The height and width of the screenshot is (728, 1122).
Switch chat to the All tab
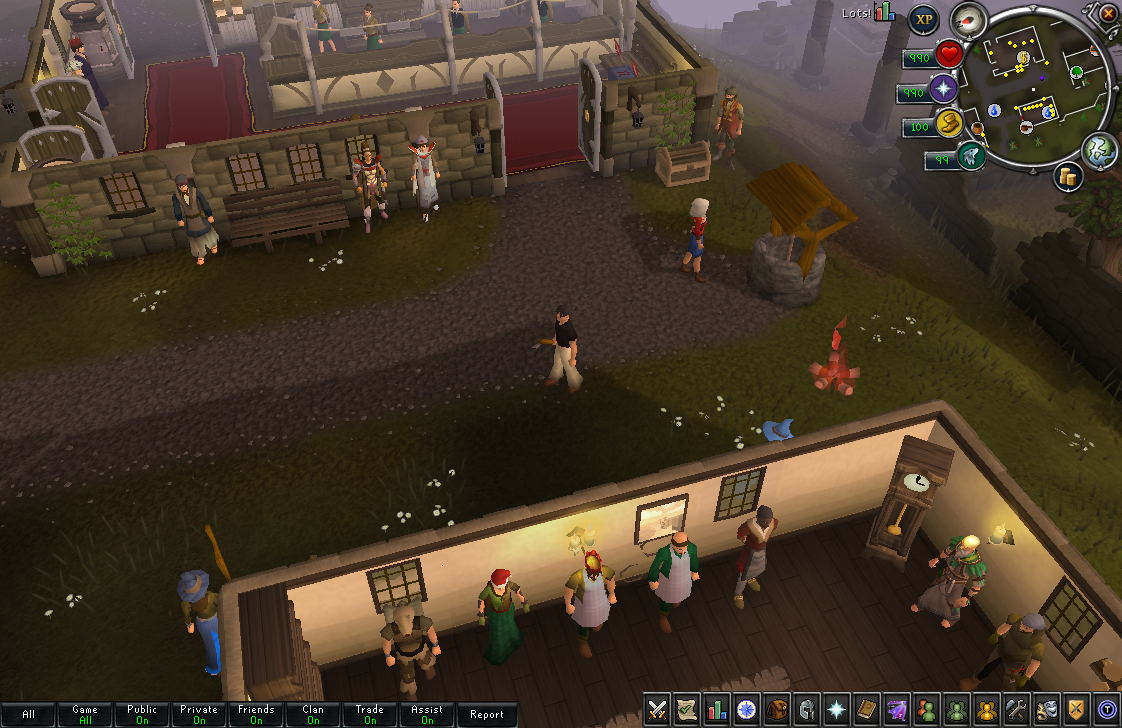click(x=28, y=714)
